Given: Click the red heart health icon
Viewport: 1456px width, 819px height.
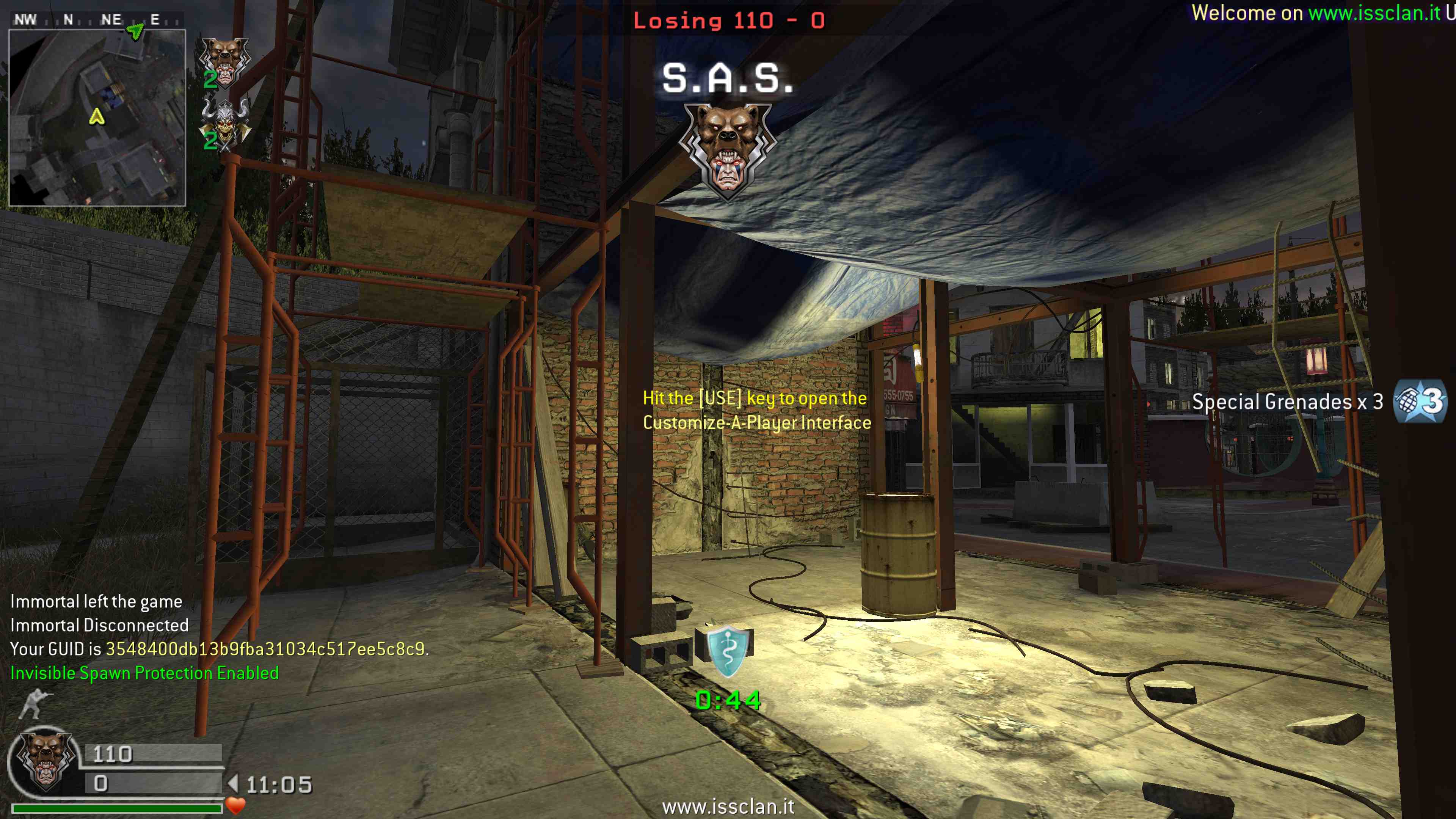Looking at the screenshot, I should tap(235, 805).
